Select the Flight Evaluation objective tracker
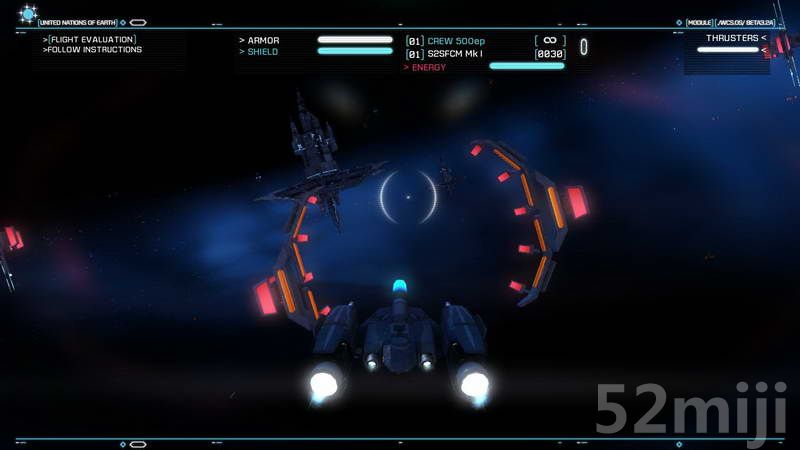The height and width of the screenshot is (450, 800). pos(90,40)
